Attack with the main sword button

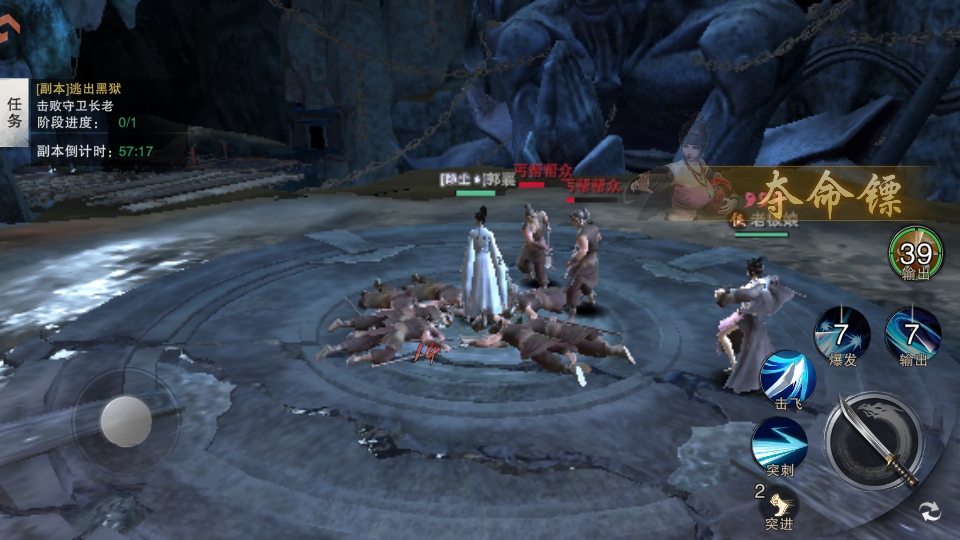(873, 441)
